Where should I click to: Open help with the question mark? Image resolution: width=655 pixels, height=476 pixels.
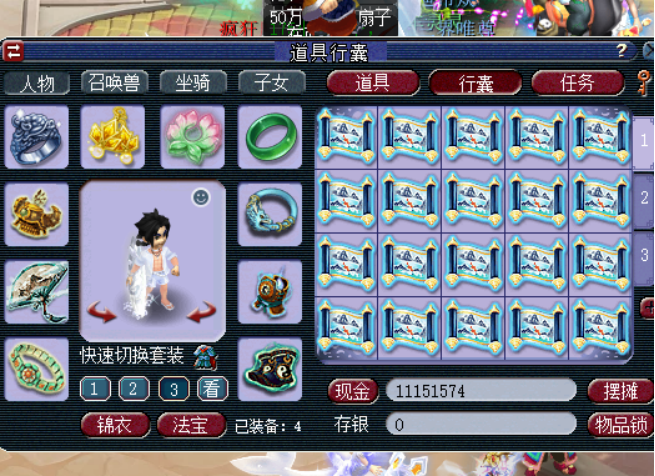(x=621, y=50)
